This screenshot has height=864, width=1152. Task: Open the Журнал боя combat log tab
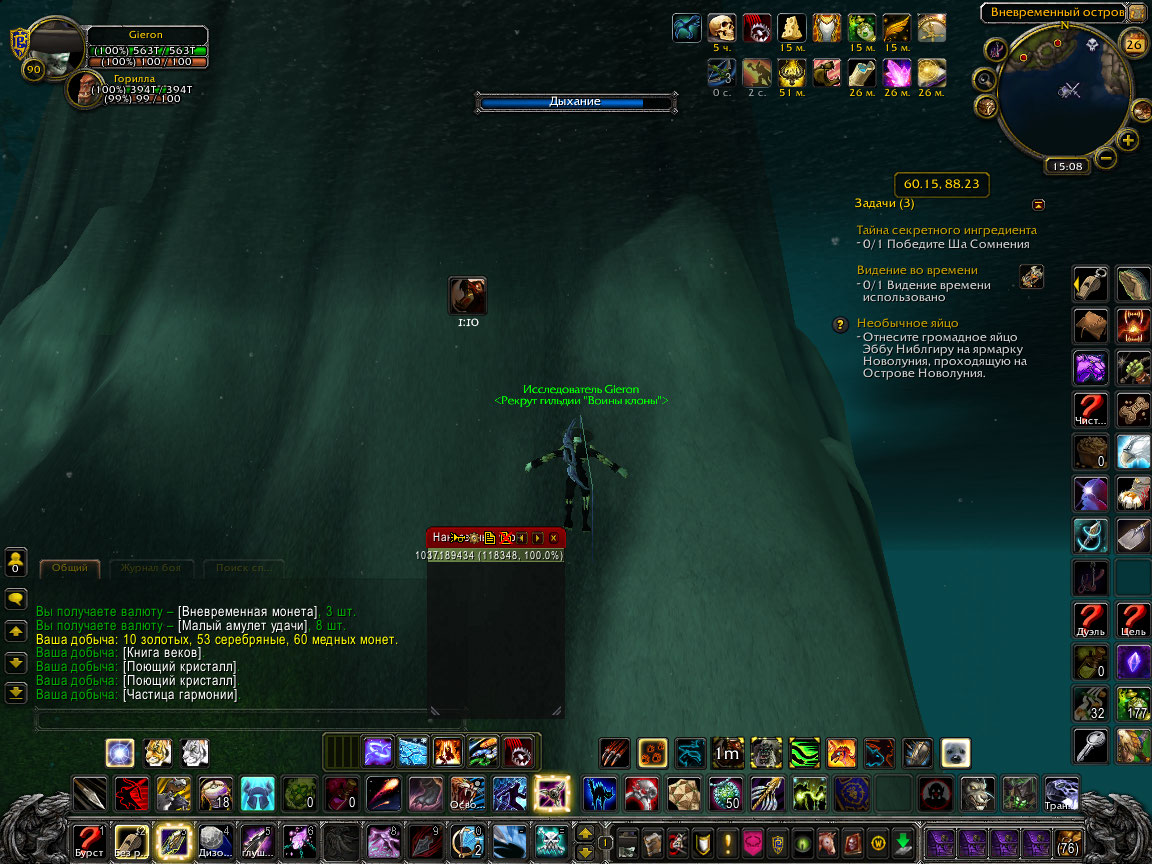tap(150, 568)
